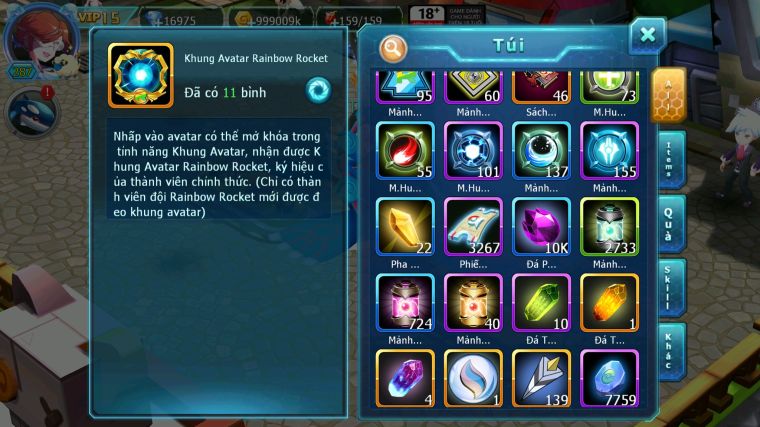The width and height of the screenshot is (760, 427).
Task: Choose the ticket item with 3267
Action: click(473, 225)
